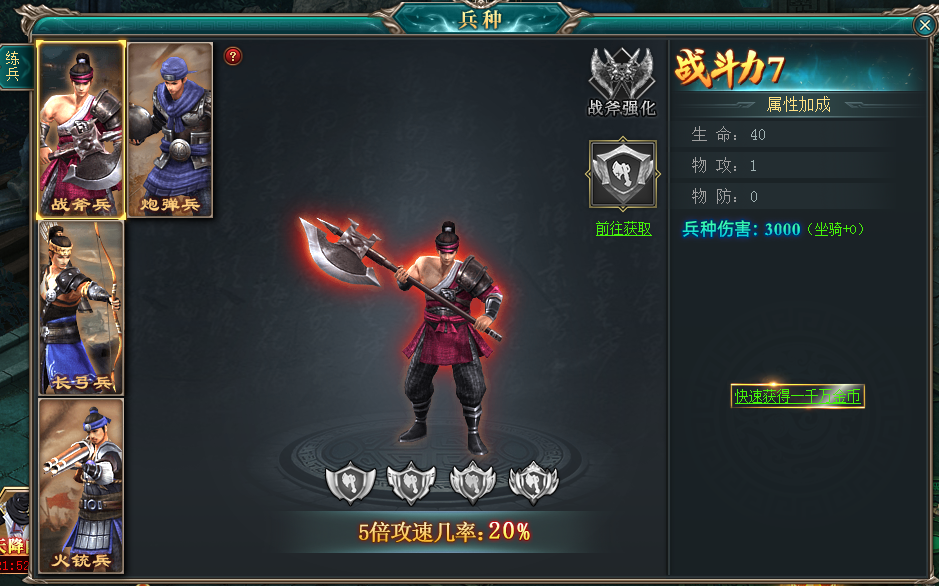Open the red question mark help
Screen dimensions: 939x586
pos(233,56)
